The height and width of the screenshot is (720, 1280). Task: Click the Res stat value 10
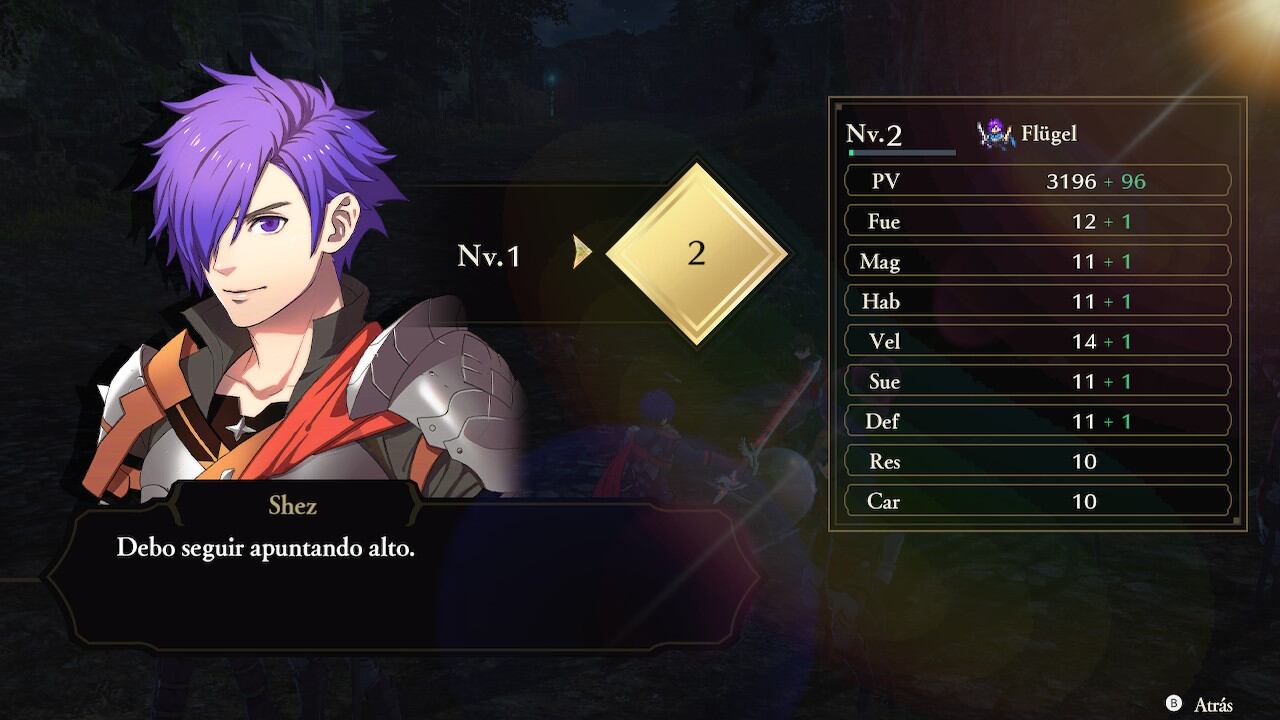pos(1085,461)
